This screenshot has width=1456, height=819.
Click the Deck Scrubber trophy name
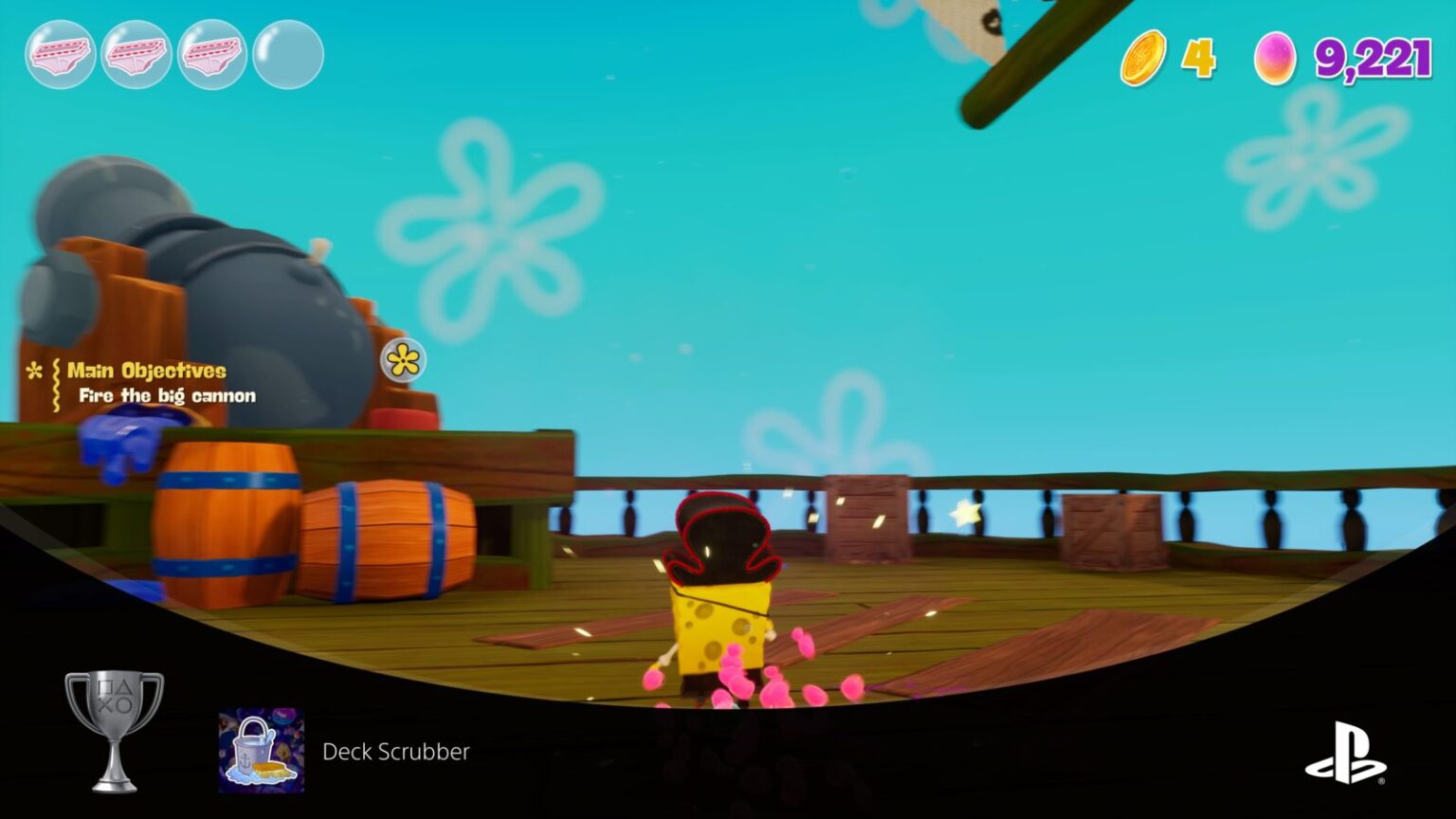click(x=395, y=753)
